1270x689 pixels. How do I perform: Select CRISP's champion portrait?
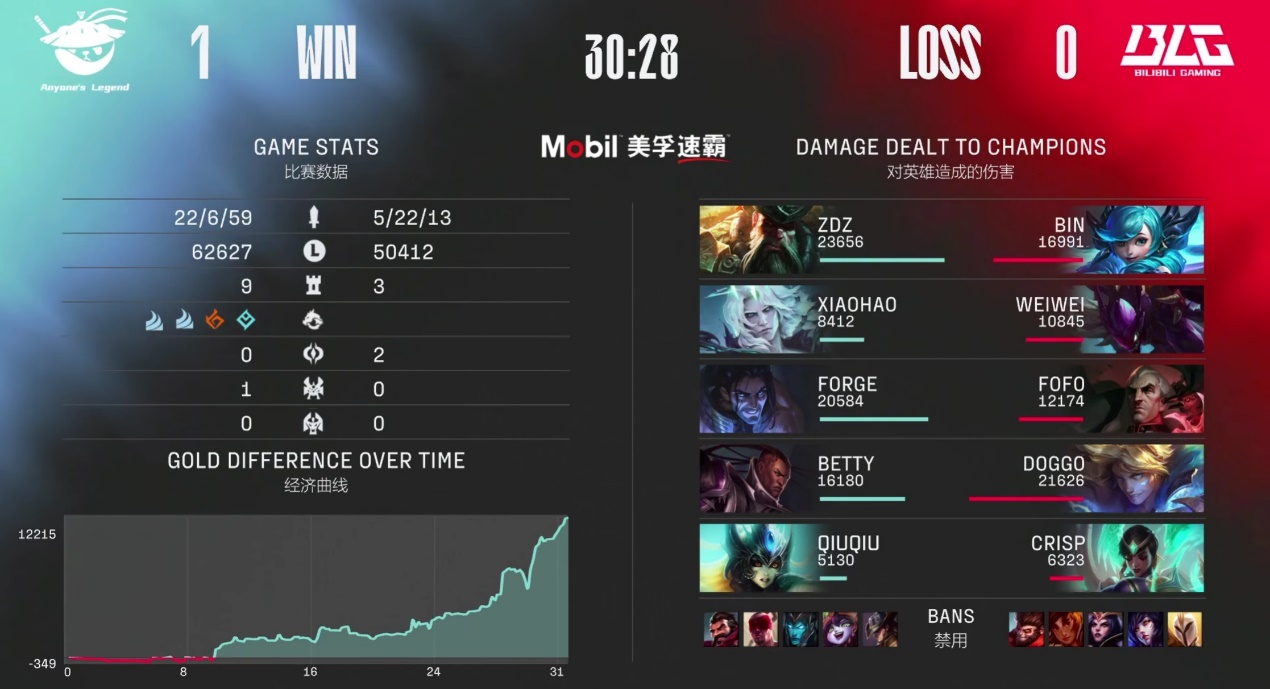[1144, 558]
